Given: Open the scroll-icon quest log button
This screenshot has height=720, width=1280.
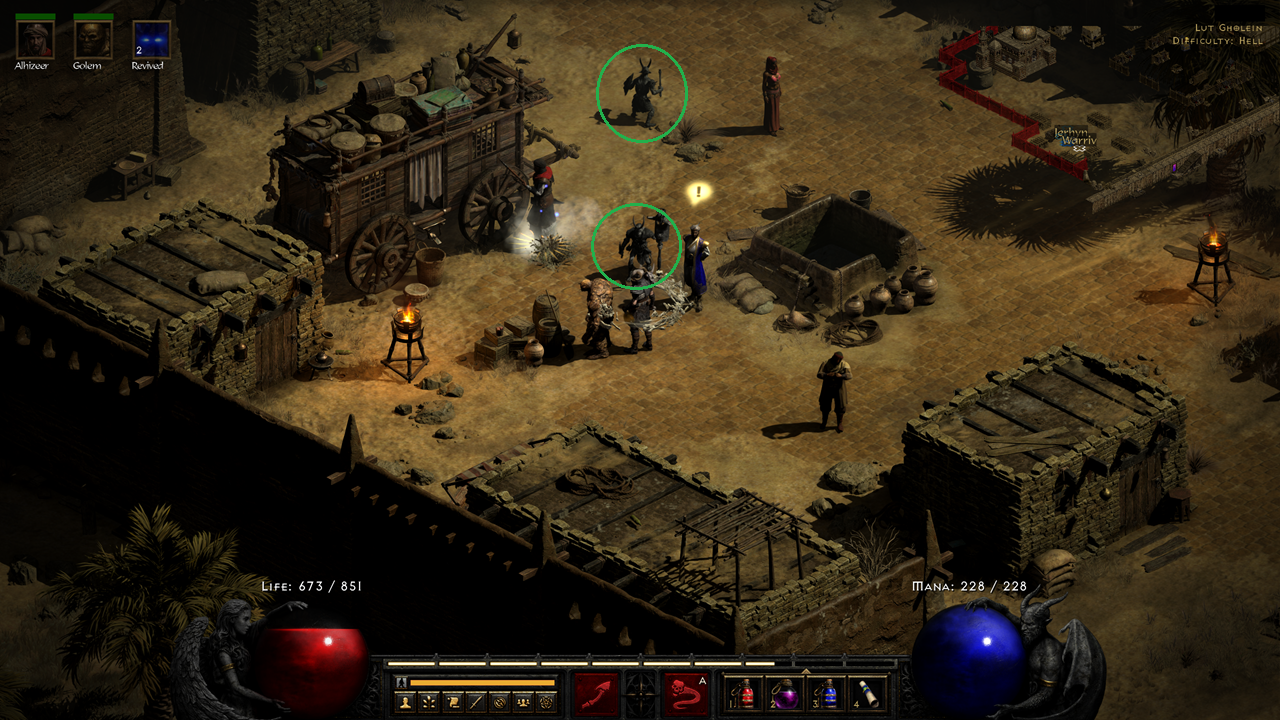Looking at the screenshot, I should click(x=452, y=702).
